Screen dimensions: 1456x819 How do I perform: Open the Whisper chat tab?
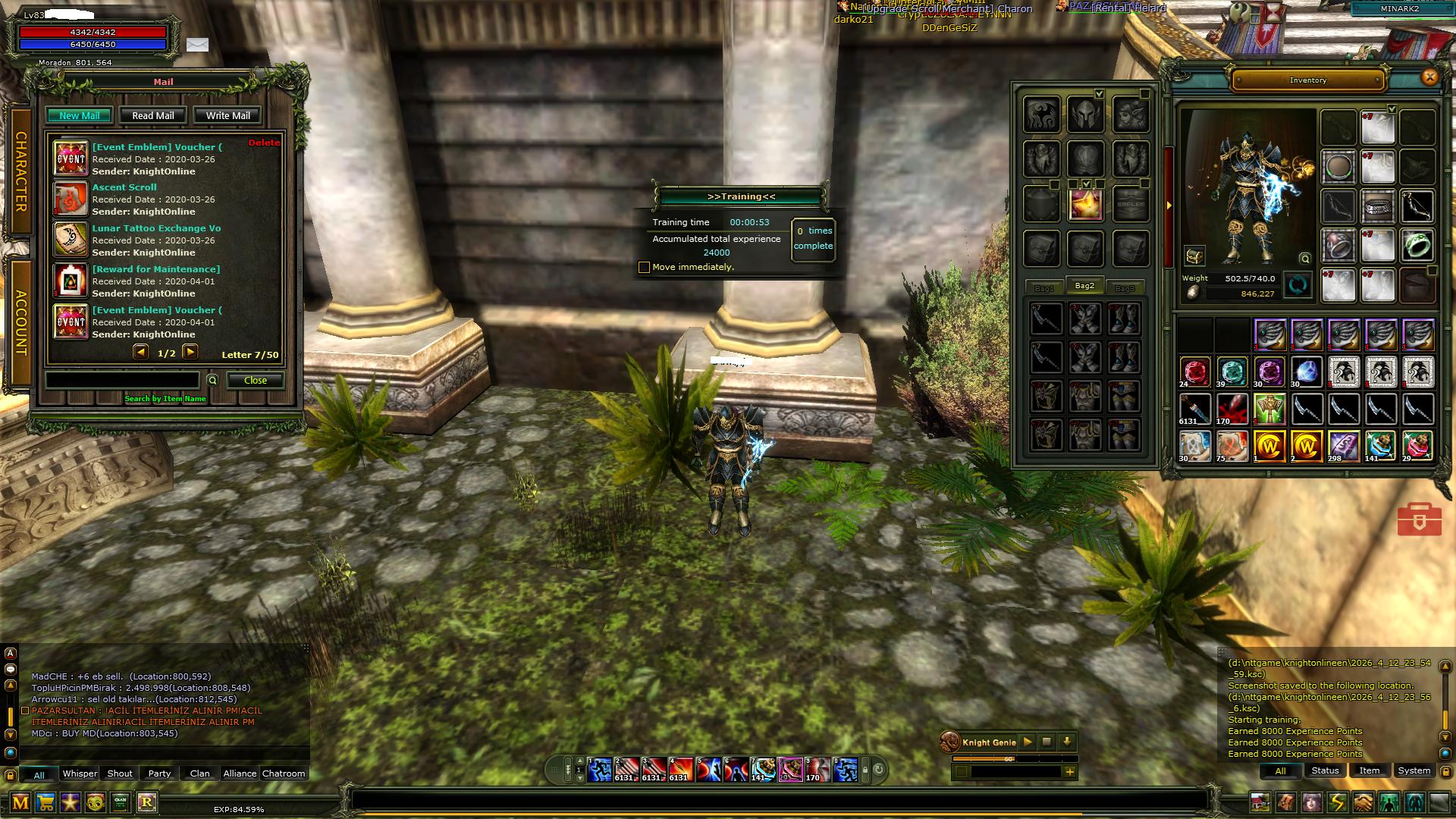pos(80,773)
